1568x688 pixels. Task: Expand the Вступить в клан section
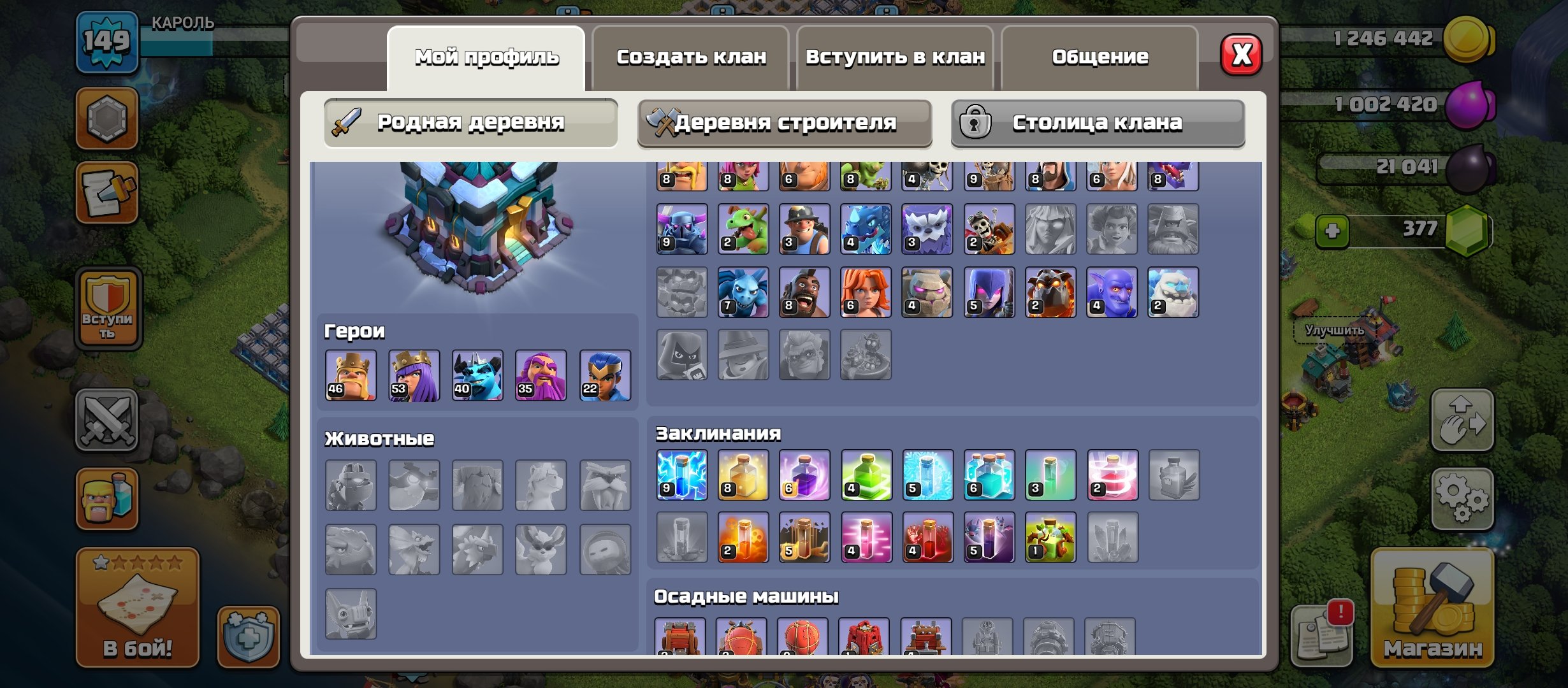coord(895,57)
